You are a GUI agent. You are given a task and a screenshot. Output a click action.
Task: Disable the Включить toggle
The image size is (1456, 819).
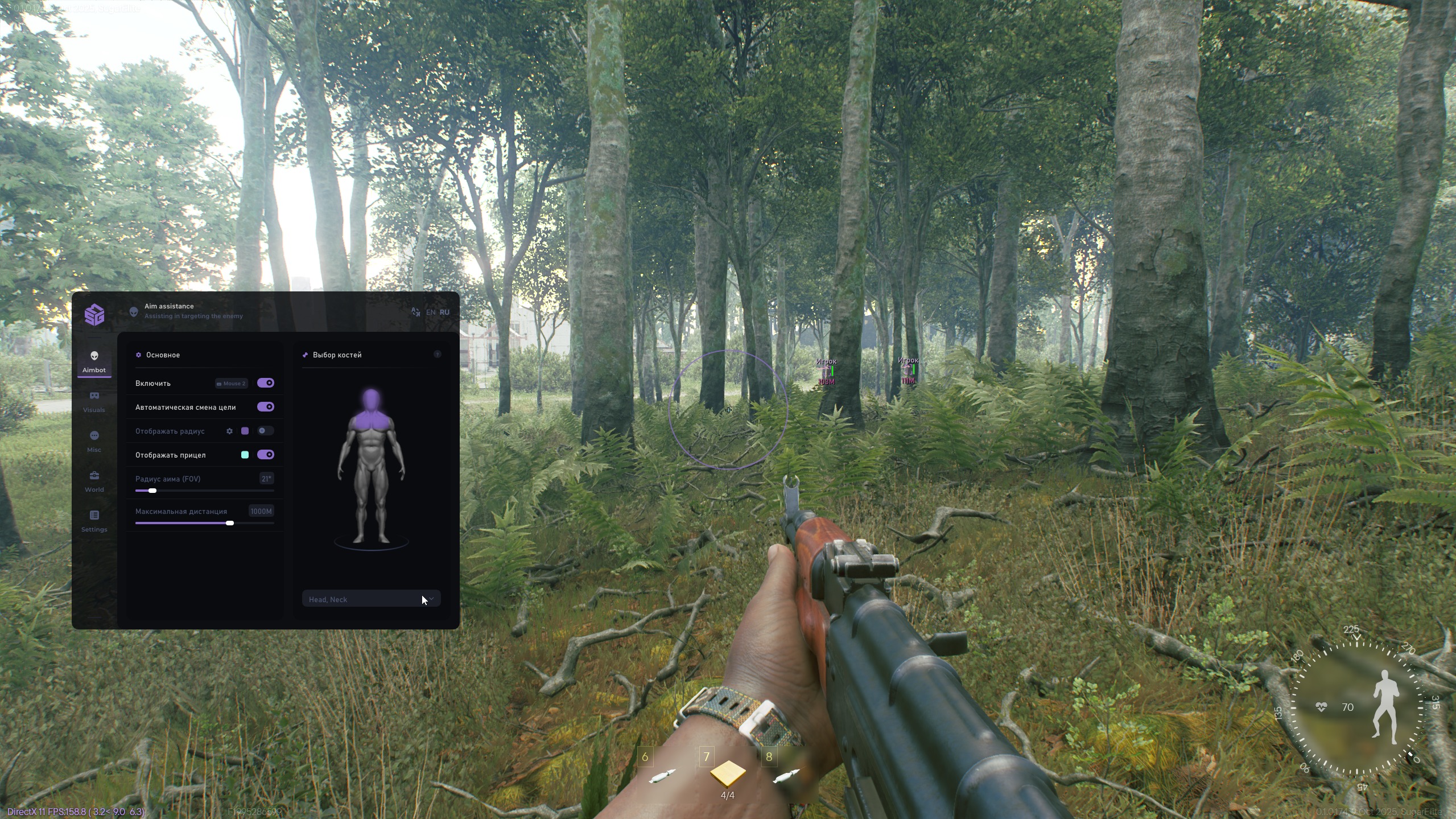pos(265,382)
